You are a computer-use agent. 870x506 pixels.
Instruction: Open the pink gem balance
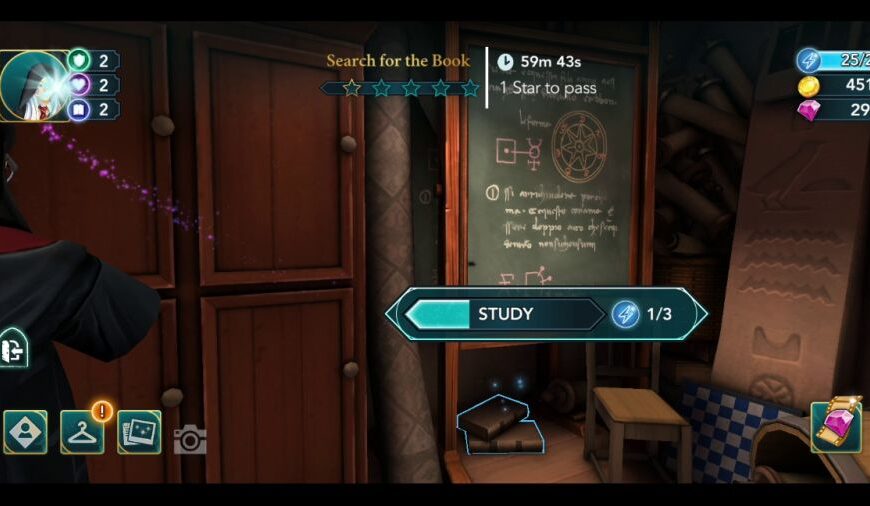click(x=834, y=110)
